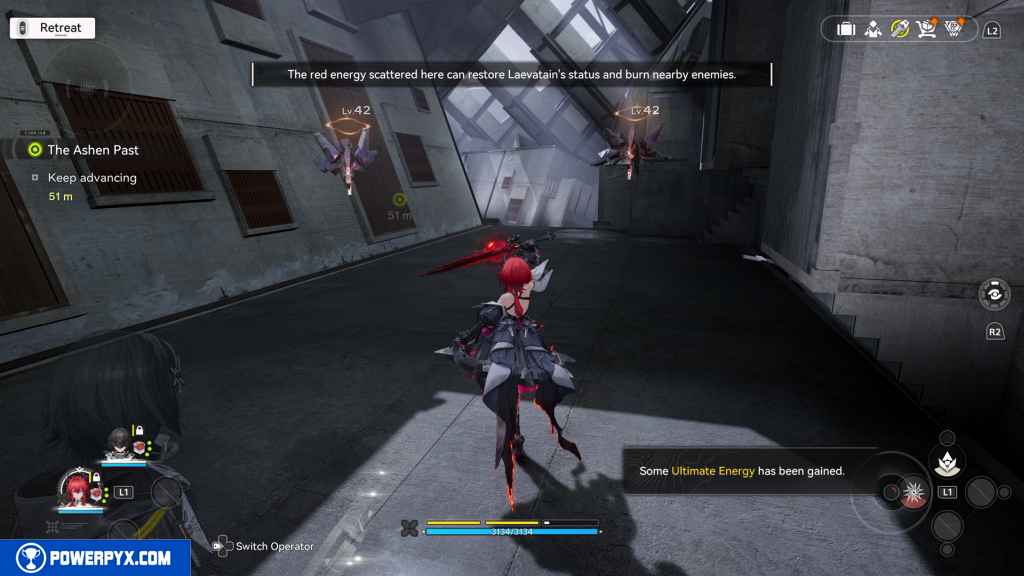The image size is (1024, 576).
Task: Activate the red starburst ultimate skill
Action: pyautogui.click(x=912, y=492)
